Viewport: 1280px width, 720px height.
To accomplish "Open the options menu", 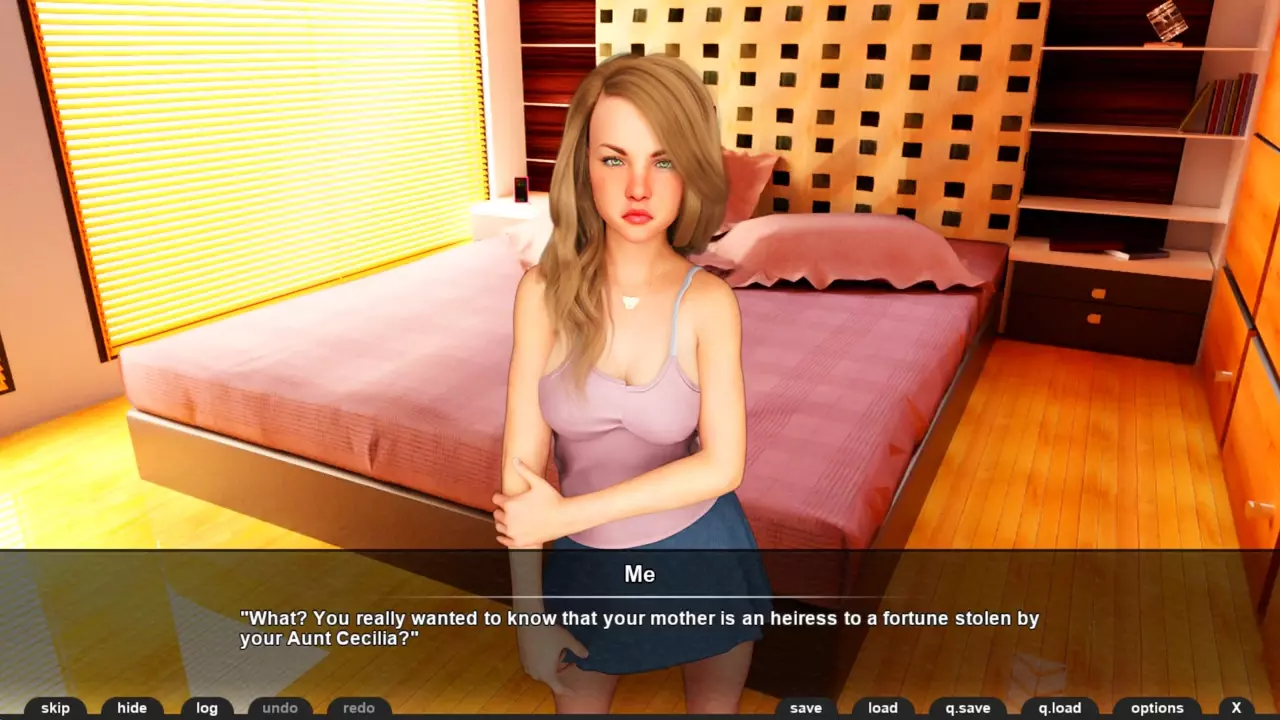I will 1157,708.
